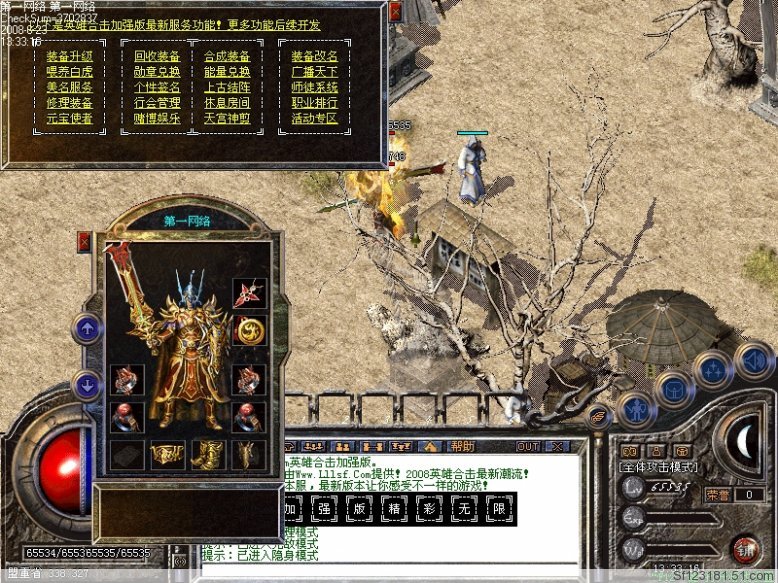Screen dimensions: 778x583
Task: Open 回收装备 equipment recycling
Action: pos(157,56)
